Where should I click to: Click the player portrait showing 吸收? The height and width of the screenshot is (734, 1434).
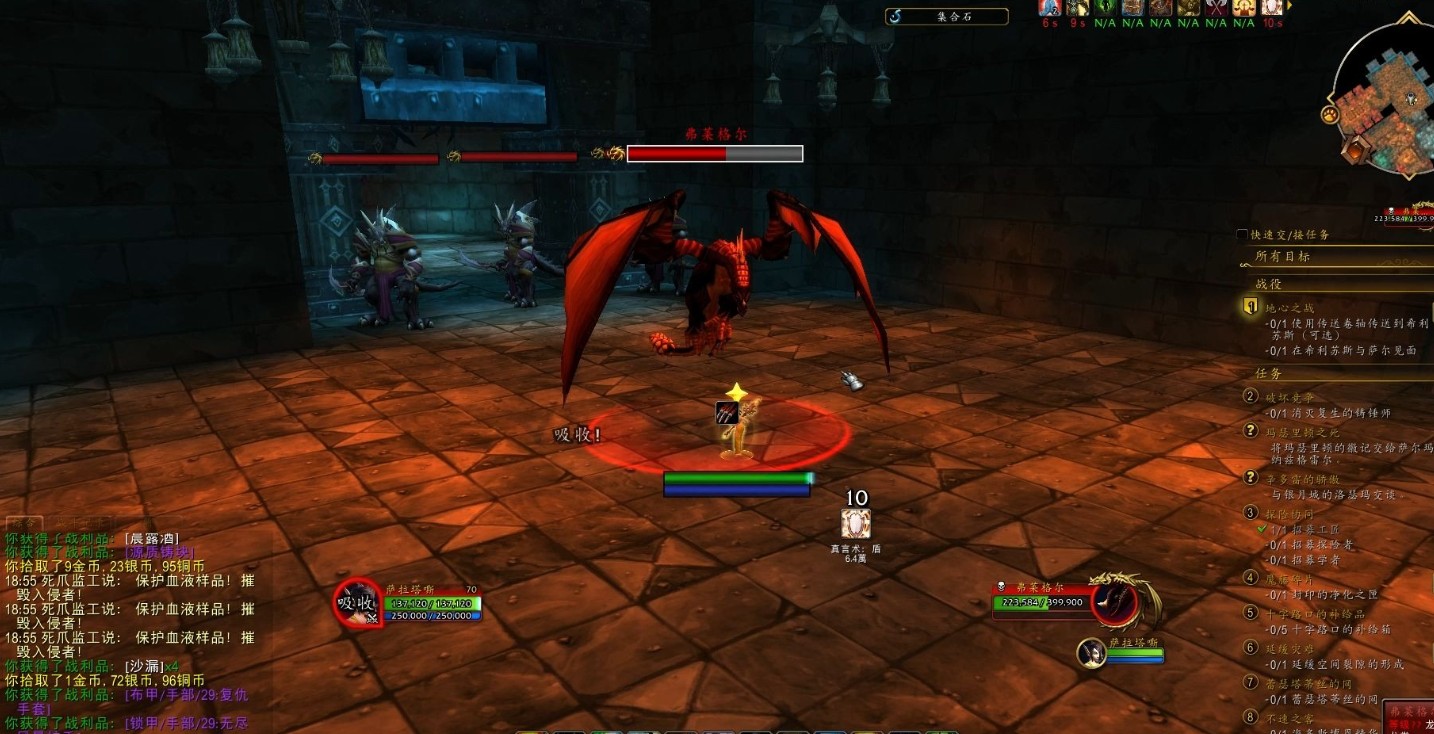pyautogui.click(x=357, y=603)
